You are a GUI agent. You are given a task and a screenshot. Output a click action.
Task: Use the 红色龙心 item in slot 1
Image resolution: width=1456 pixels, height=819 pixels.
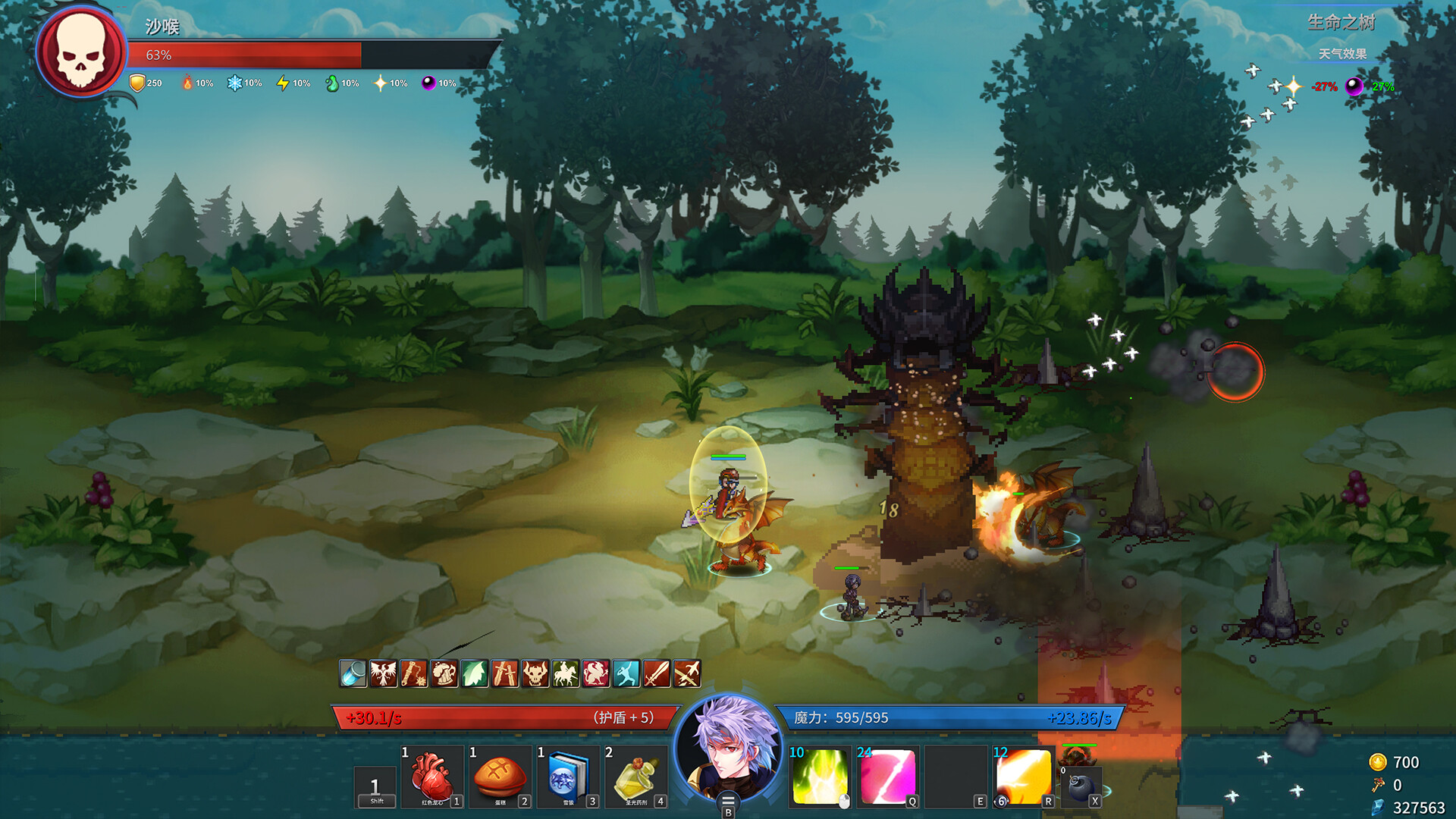(x=431, y=775)
